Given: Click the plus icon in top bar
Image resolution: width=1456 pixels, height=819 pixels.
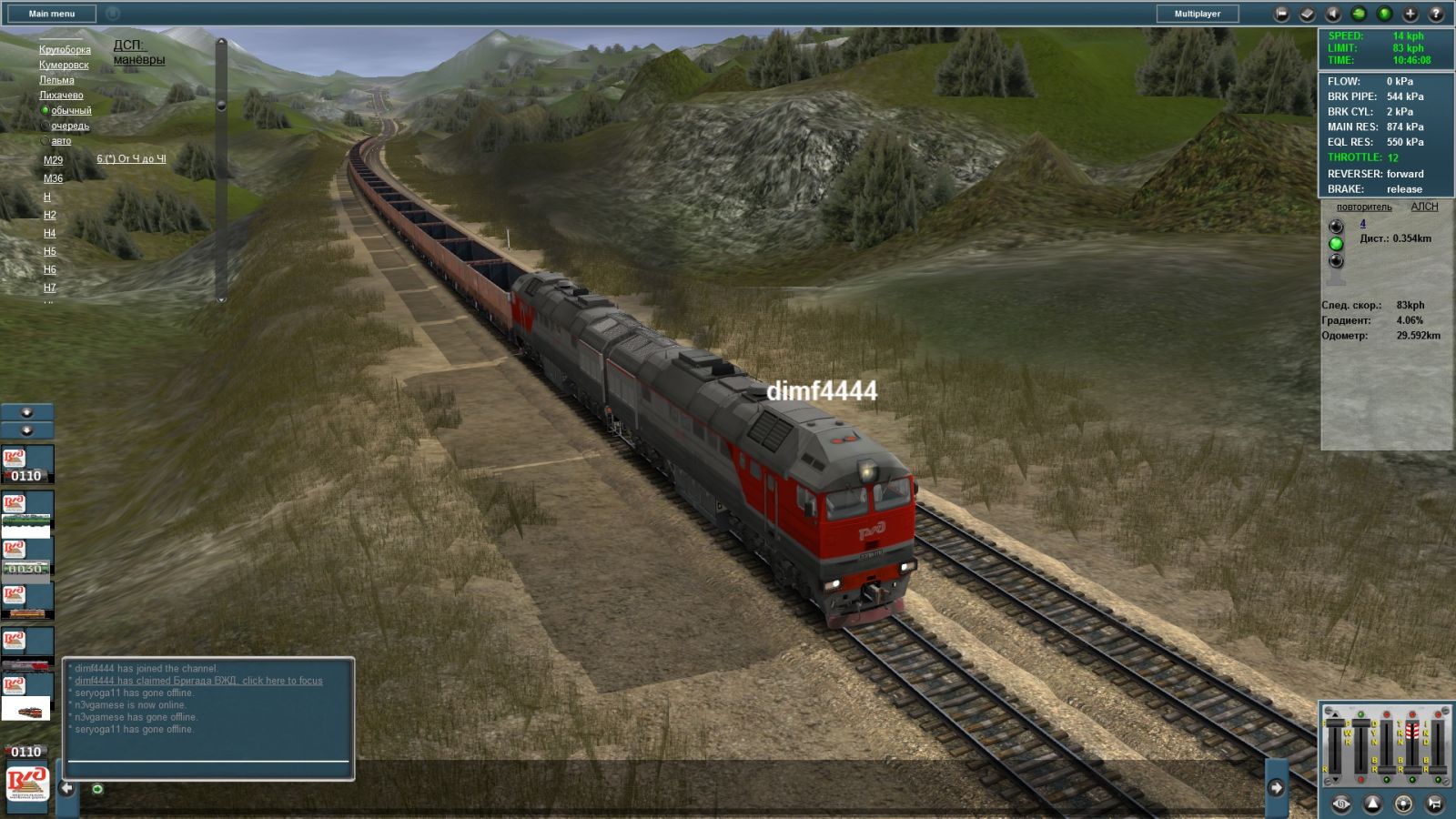Looking at the screenshot, I should (x=1410, y=14).
